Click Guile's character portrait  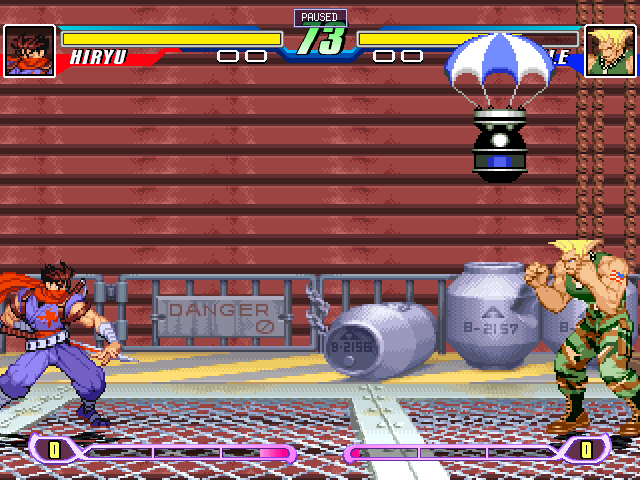pos(610,51)
